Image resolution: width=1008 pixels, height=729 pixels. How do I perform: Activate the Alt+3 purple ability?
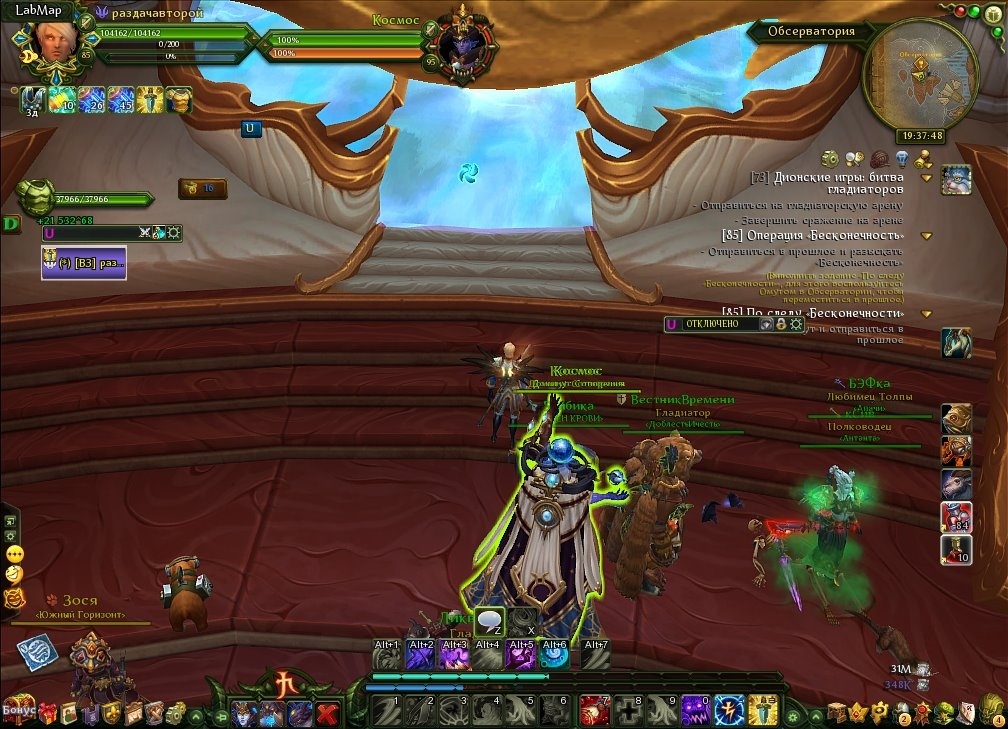[x=454, y=656]
